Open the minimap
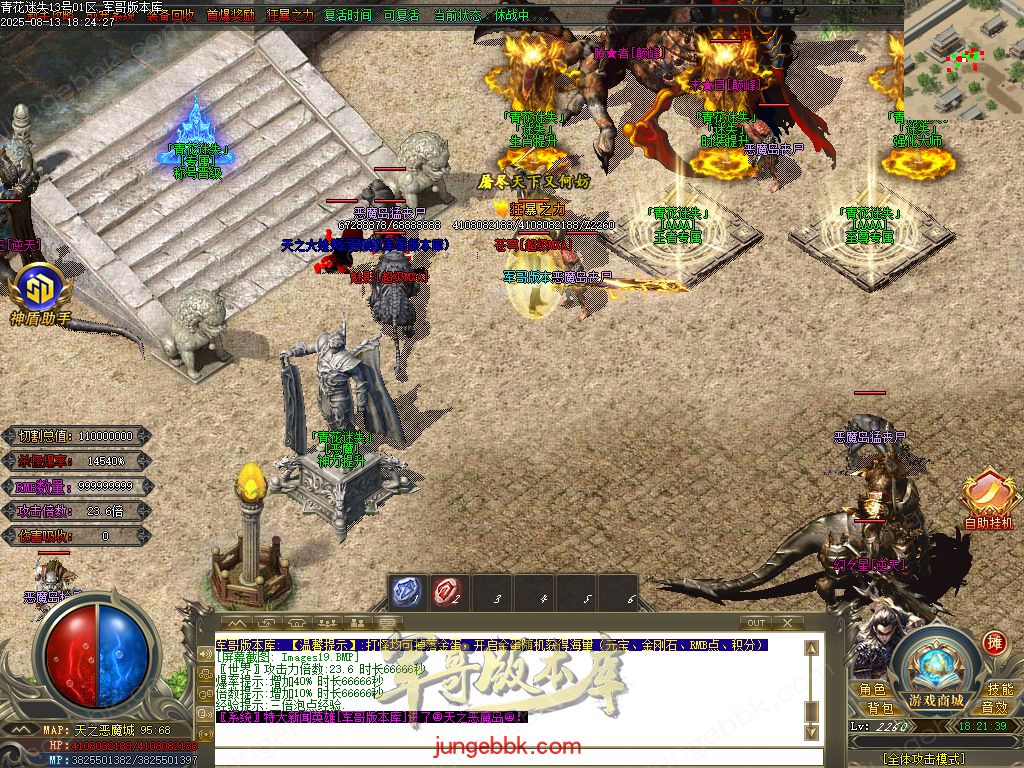Image resolution: width=1024 pixels, height=768 pixels. [963, 60]
